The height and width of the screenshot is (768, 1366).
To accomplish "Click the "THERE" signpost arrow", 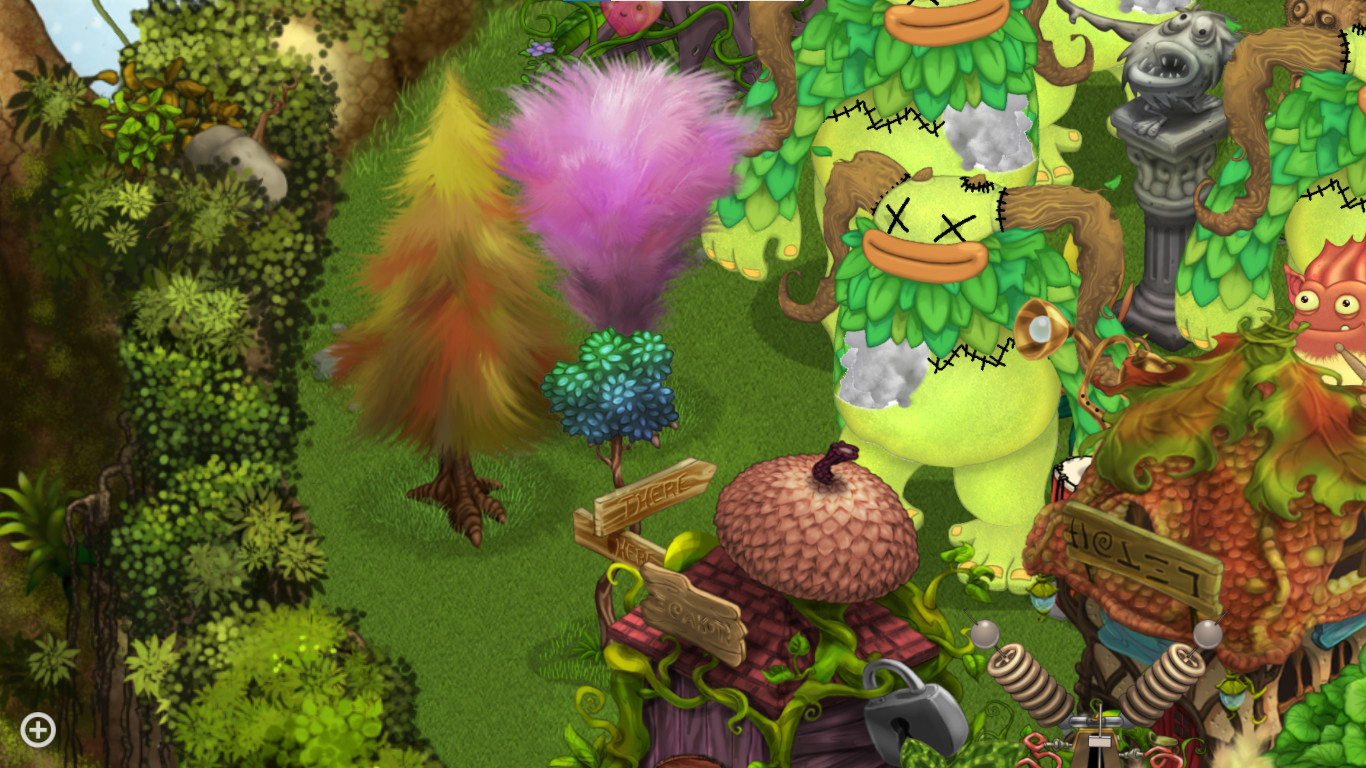I will coord(655,491).
